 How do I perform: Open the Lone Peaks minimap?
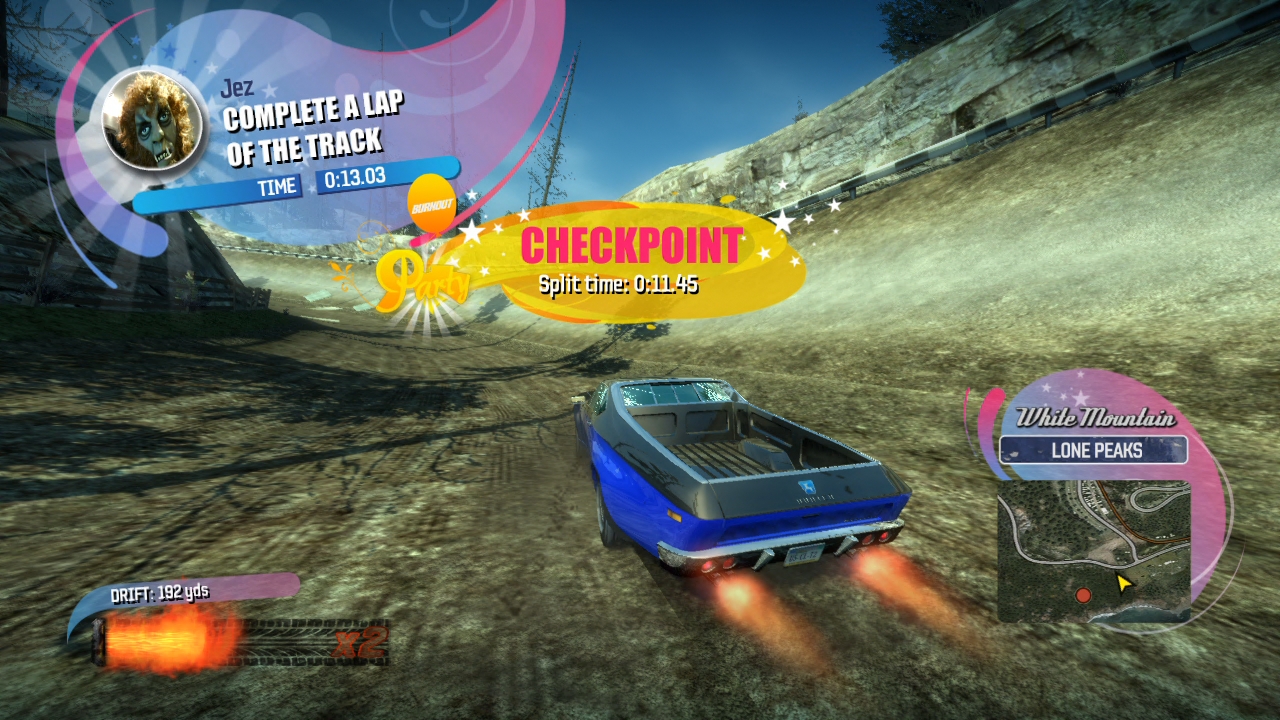coord(1093,550)
